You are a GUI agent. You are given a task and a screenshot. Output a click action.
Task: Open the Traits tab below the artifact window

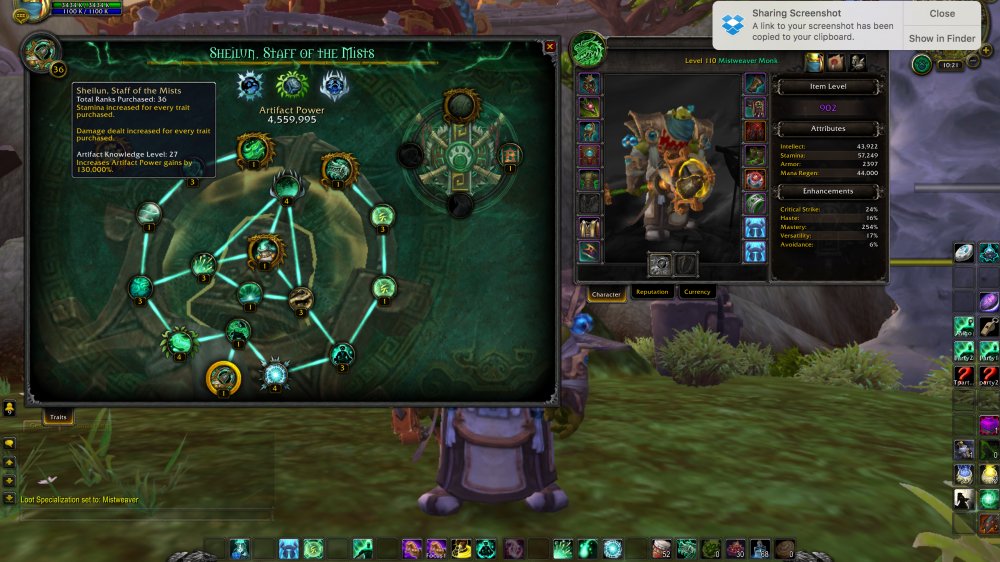(x=58, y=415)
